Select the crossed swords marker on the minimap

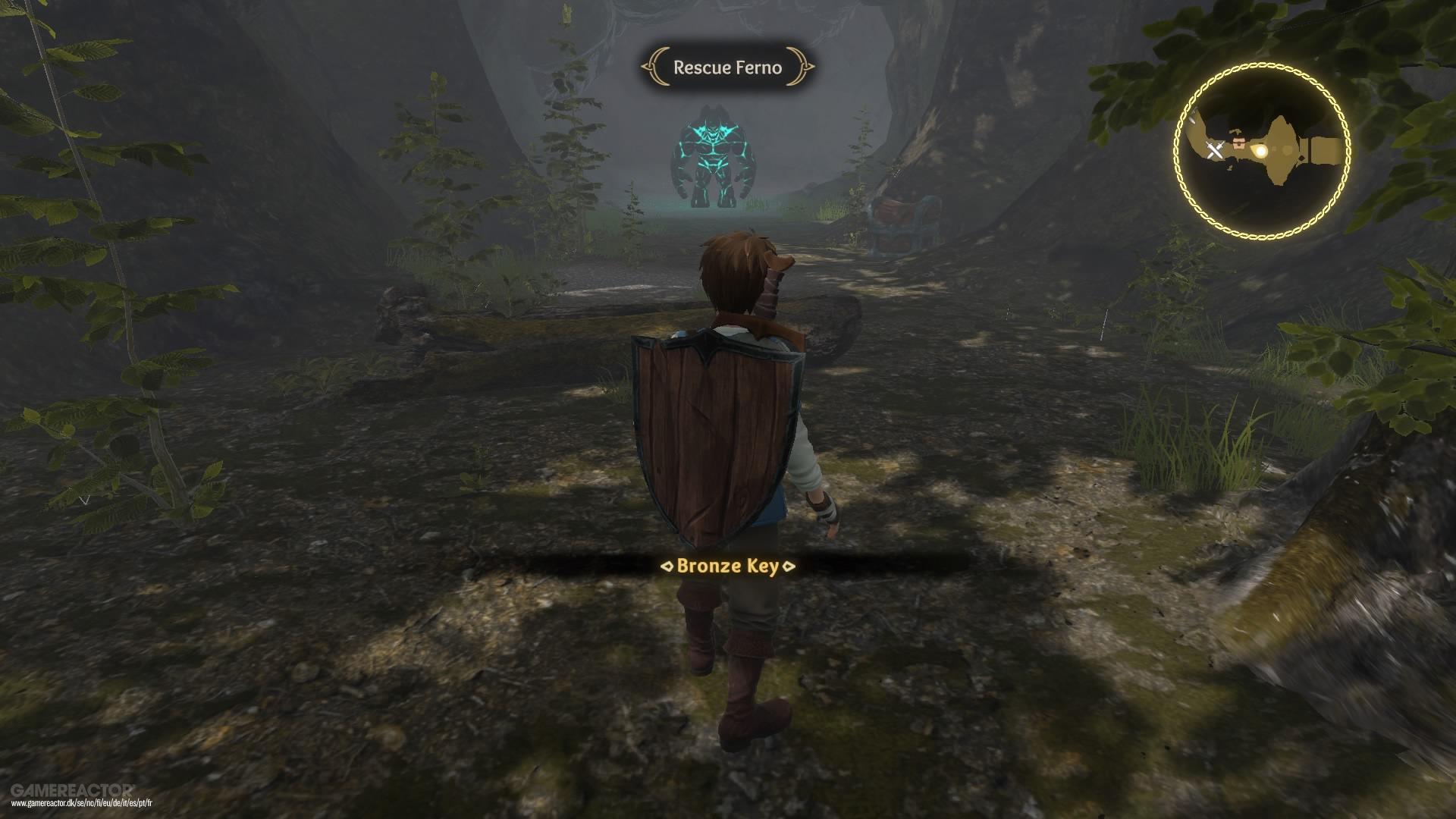(x=1215, y=149)
